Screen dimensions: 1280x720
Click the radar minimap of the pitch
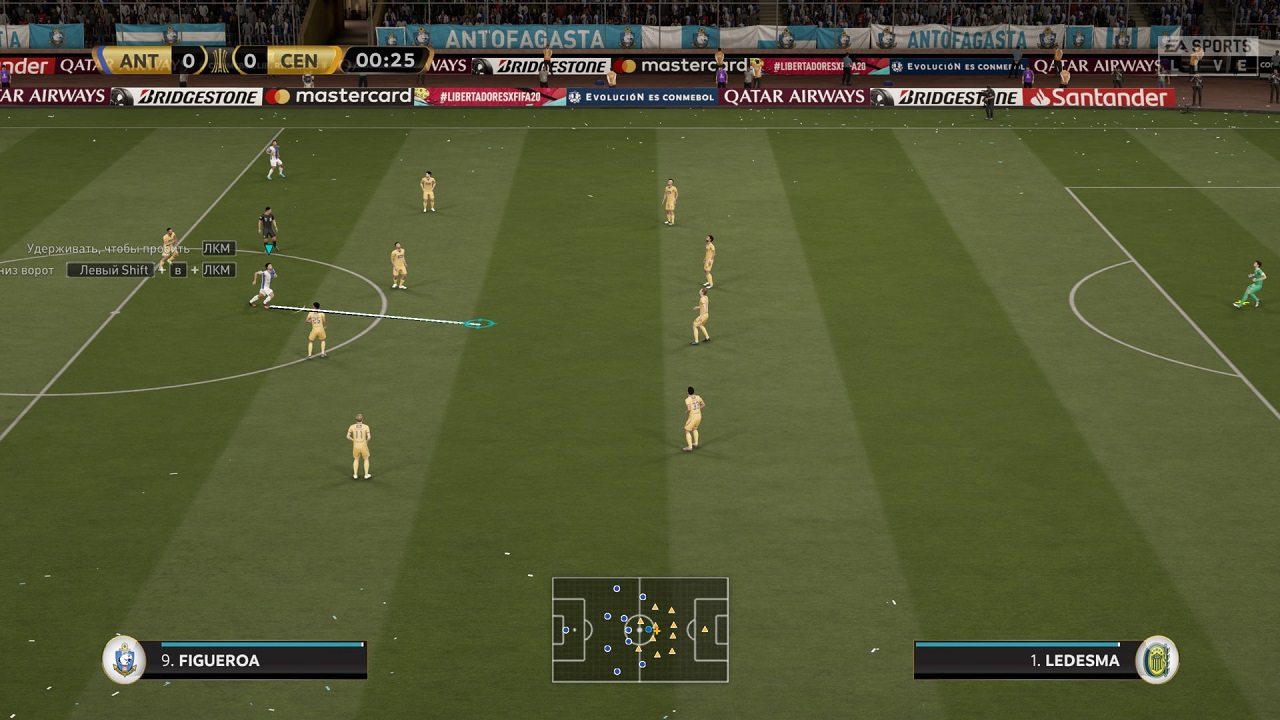click(x=640, y=630)
